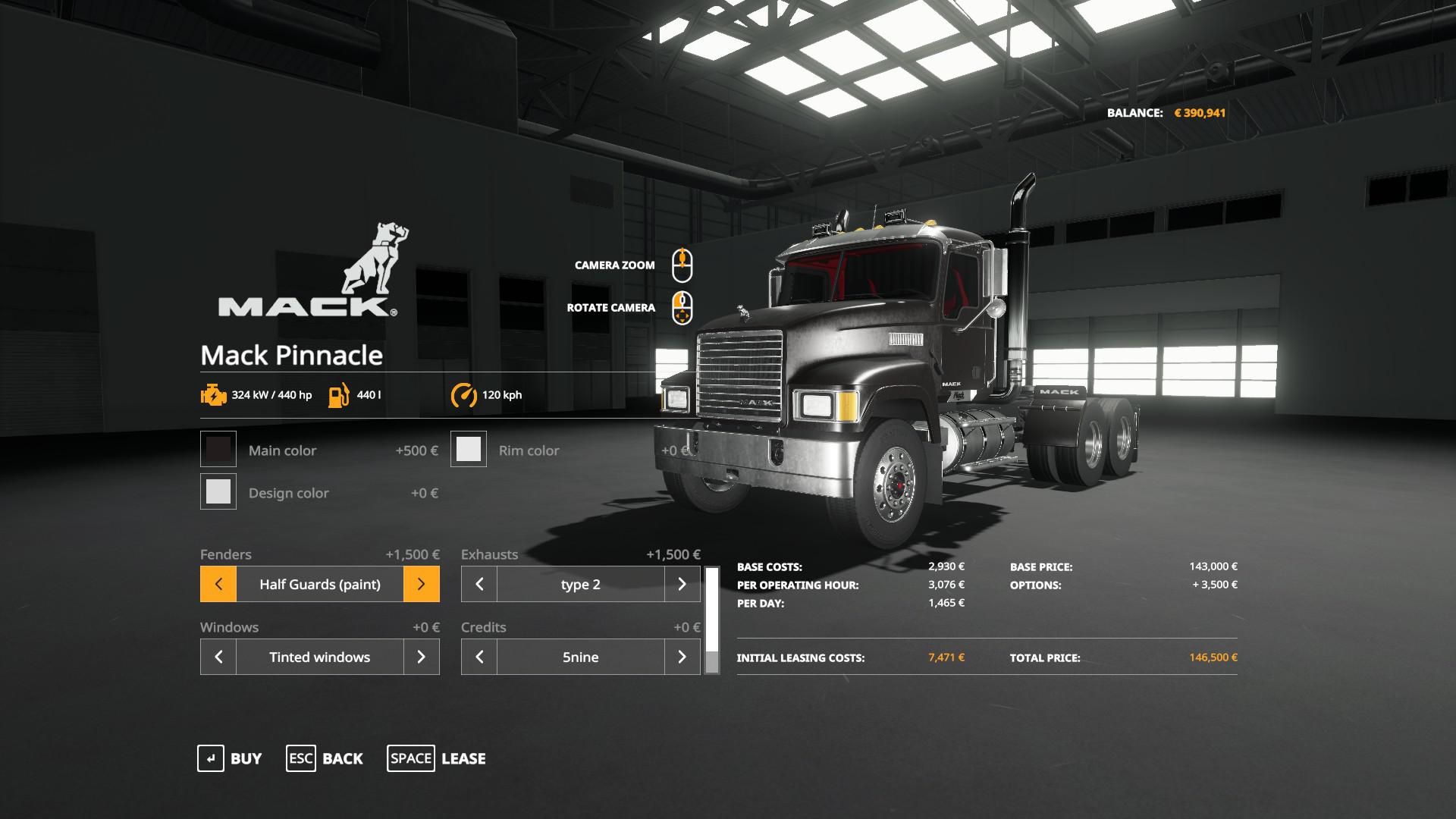Image resolution: width=1456 pixels, height=819 pixels.
Task: Select next Fenders option
Action: [x=422, y=584]
